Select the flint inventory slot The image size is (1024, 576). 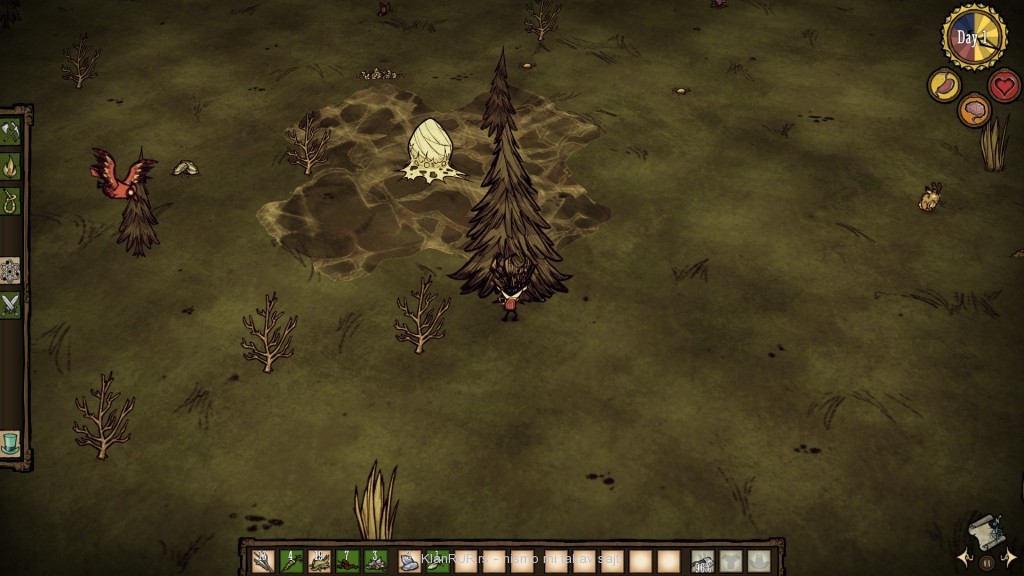[x=375, y=561]
